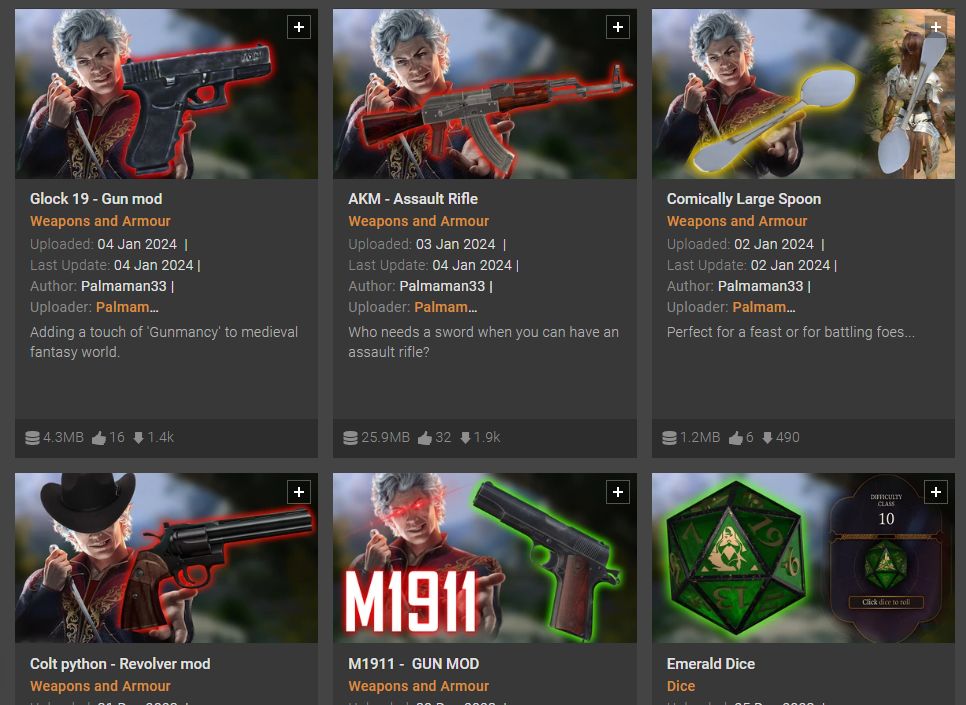Choose the M1911 - GUN MOD title

(x=413, y=664)
